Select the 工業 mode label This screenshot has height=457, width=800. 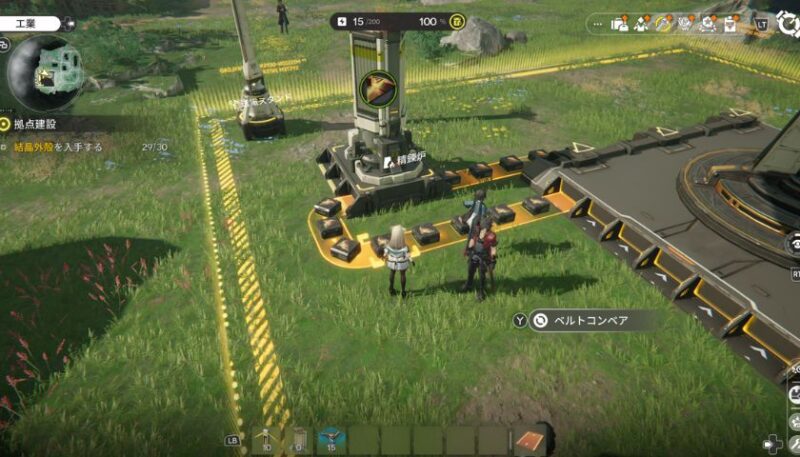coord(27,23)
